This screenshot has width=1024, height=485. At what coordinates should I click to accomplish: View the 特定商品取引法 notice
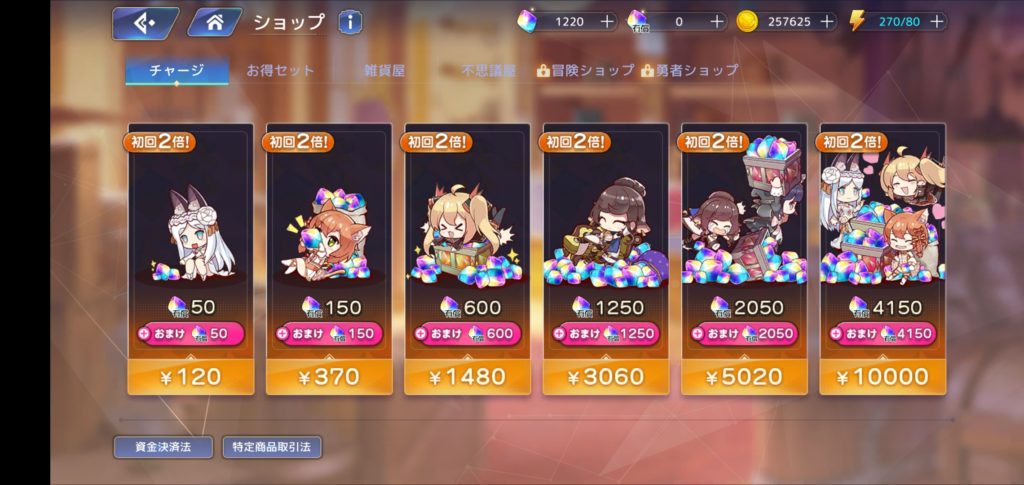pos(271,447)
